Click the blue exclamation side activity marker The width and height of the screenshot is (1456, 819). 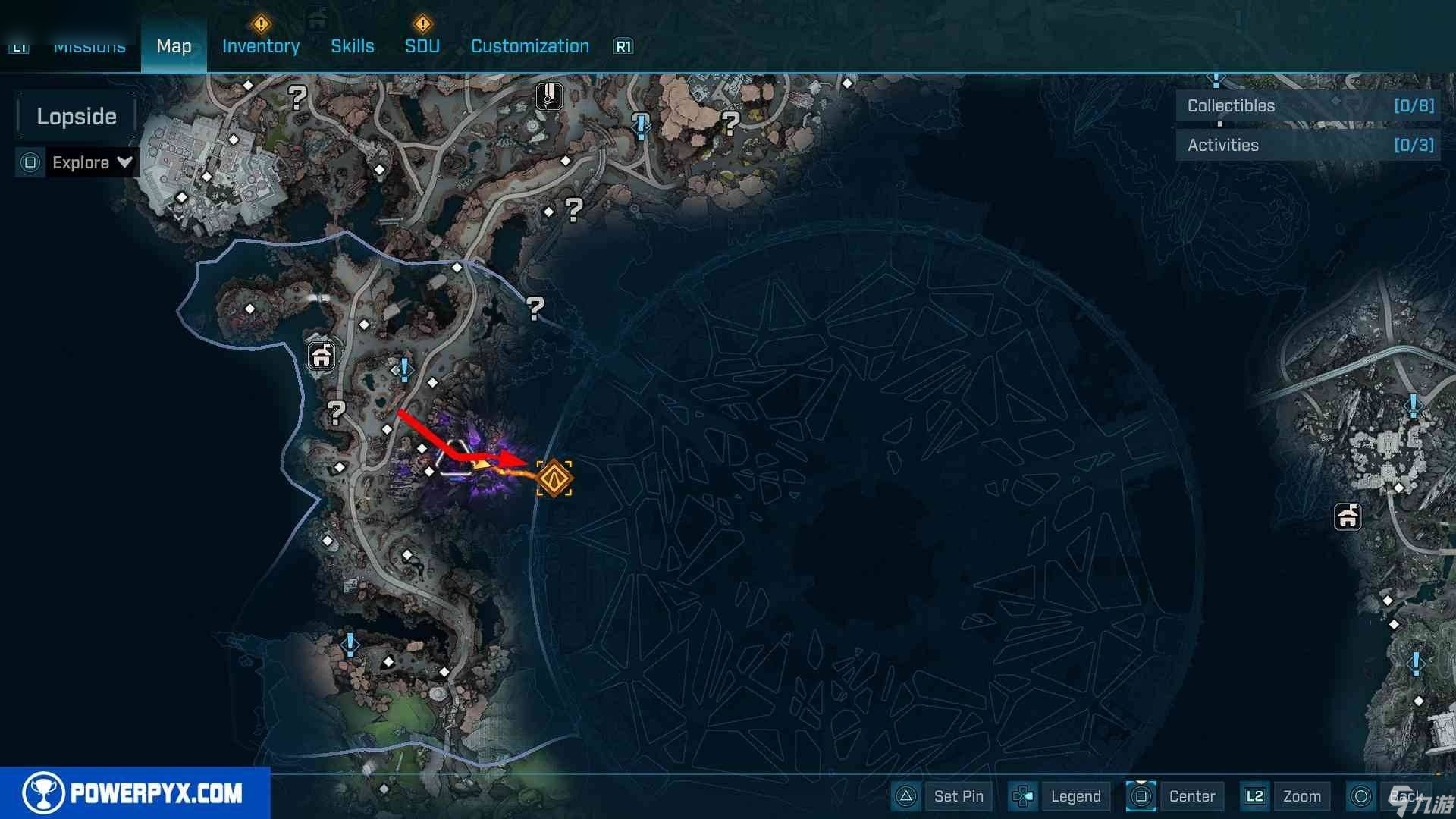tap(405, 369)
